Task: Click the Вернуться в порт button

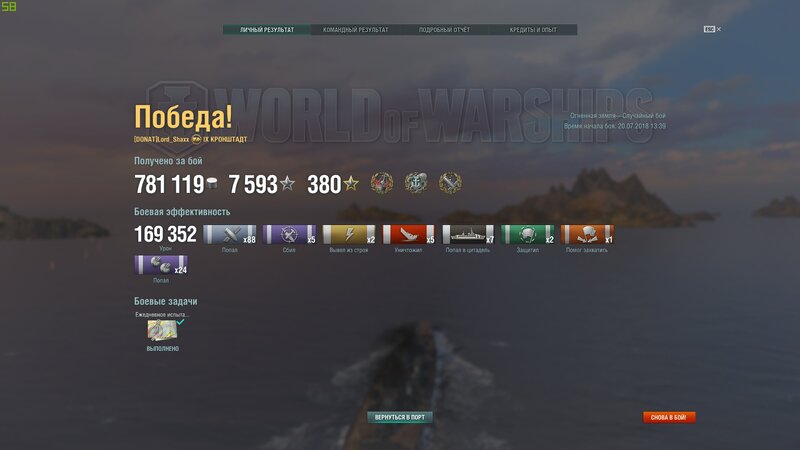Action: (400, 417)
